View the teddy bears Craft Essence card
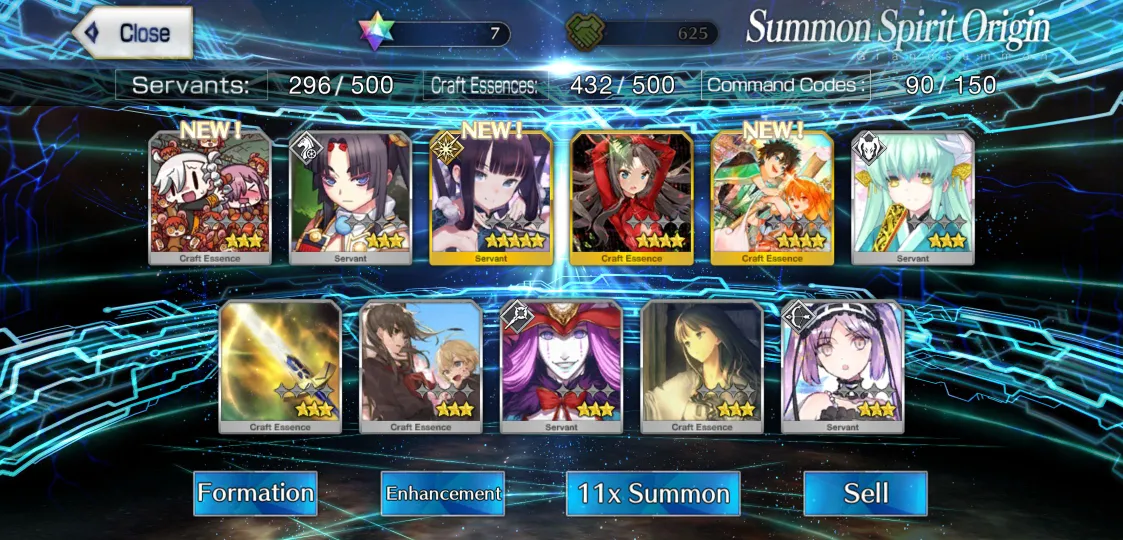Screen dimensions: 1123x540 (x=210, y=197)
